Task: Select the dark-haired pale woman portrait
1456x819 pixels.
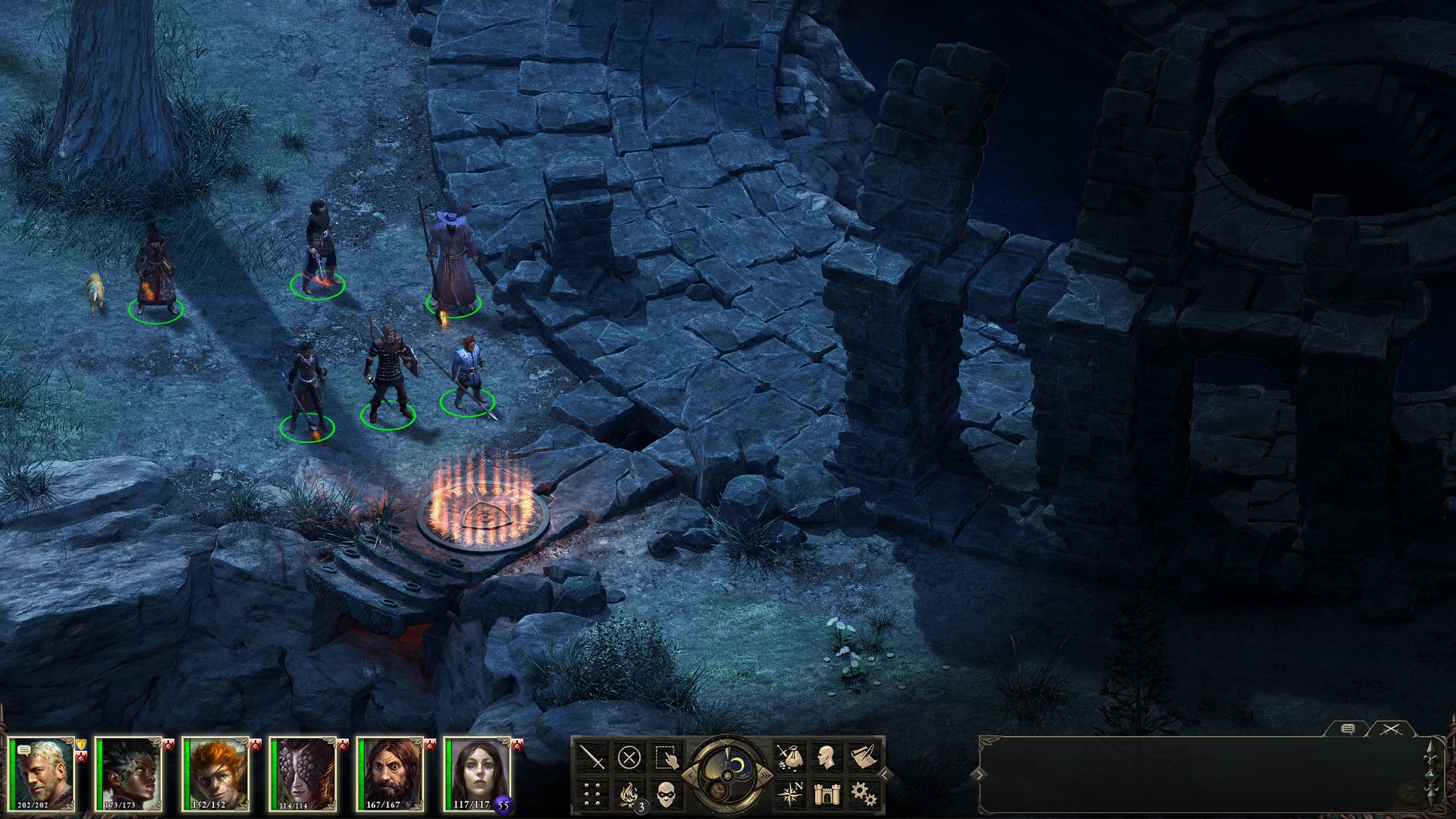Action: click(479, 773)
